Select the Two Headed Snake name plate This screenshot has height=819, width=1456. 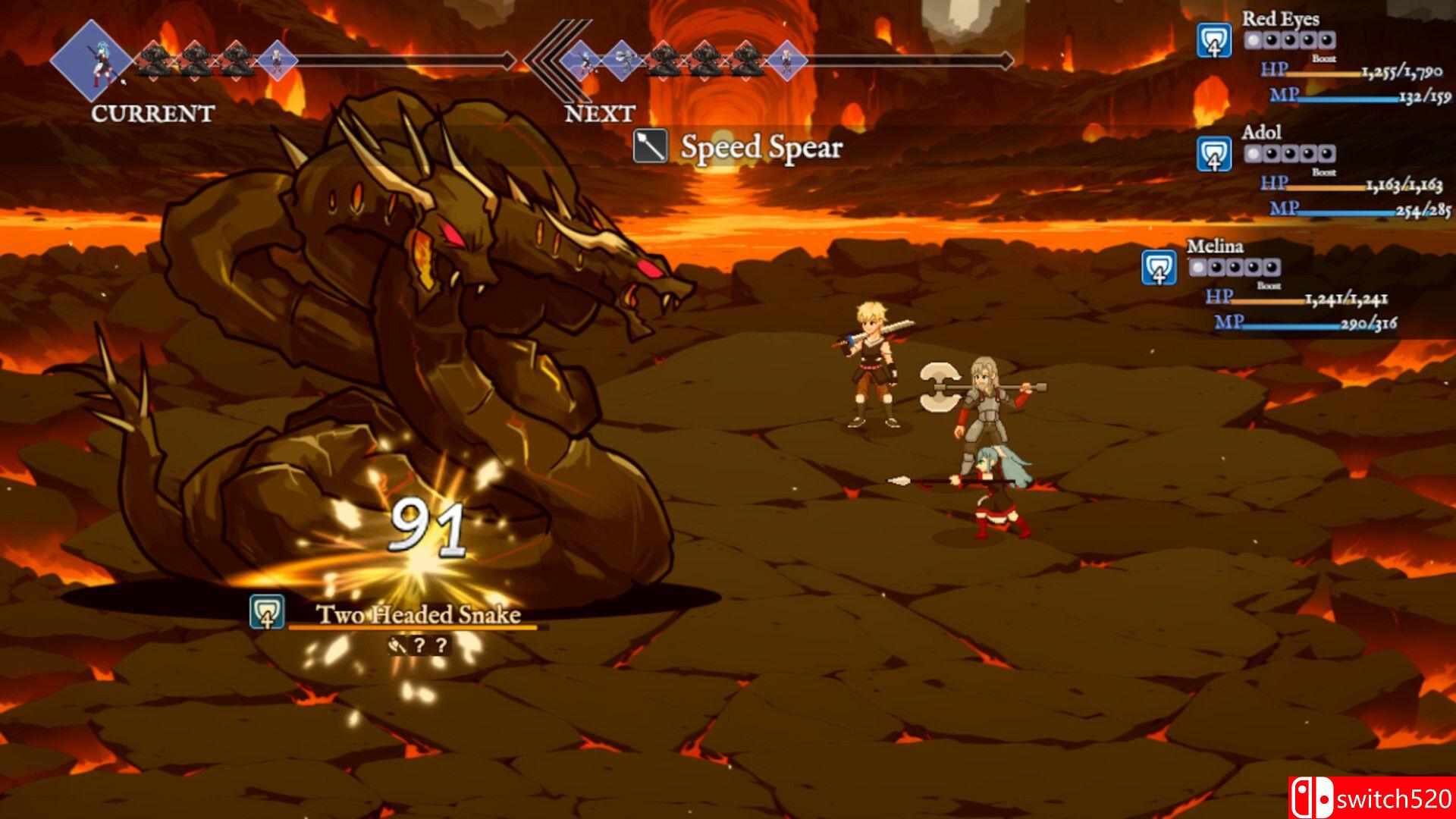[418, 614]
